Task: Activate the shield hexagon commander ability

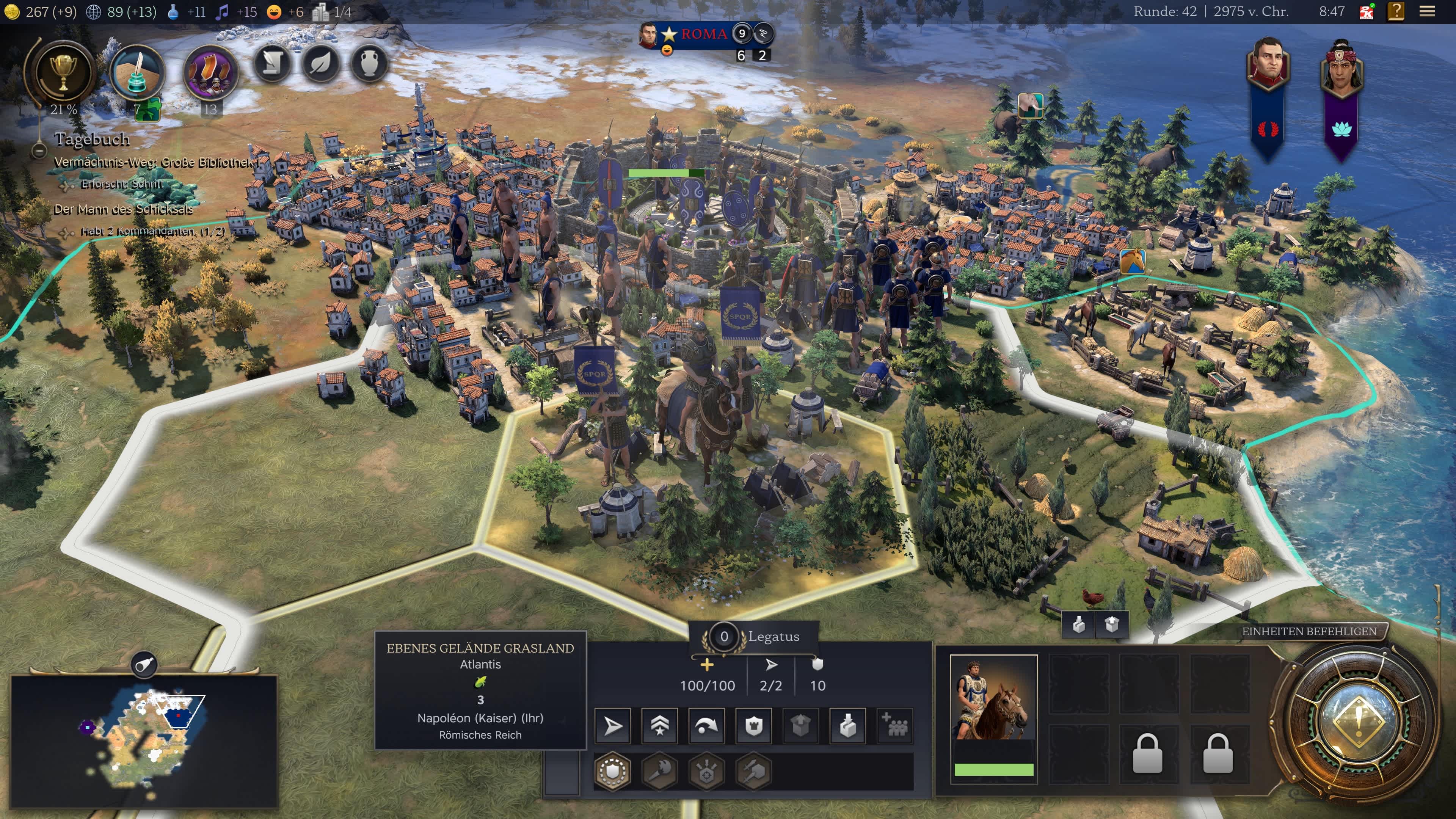Action: (x=613, y=771)
